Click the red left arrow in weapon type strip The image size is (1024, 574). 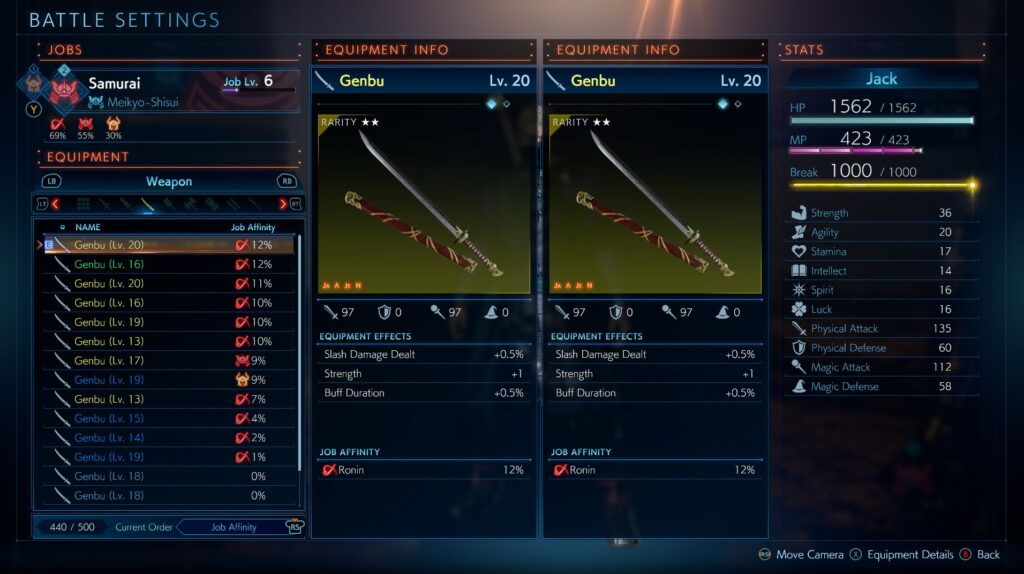click(x=56, y=204)
